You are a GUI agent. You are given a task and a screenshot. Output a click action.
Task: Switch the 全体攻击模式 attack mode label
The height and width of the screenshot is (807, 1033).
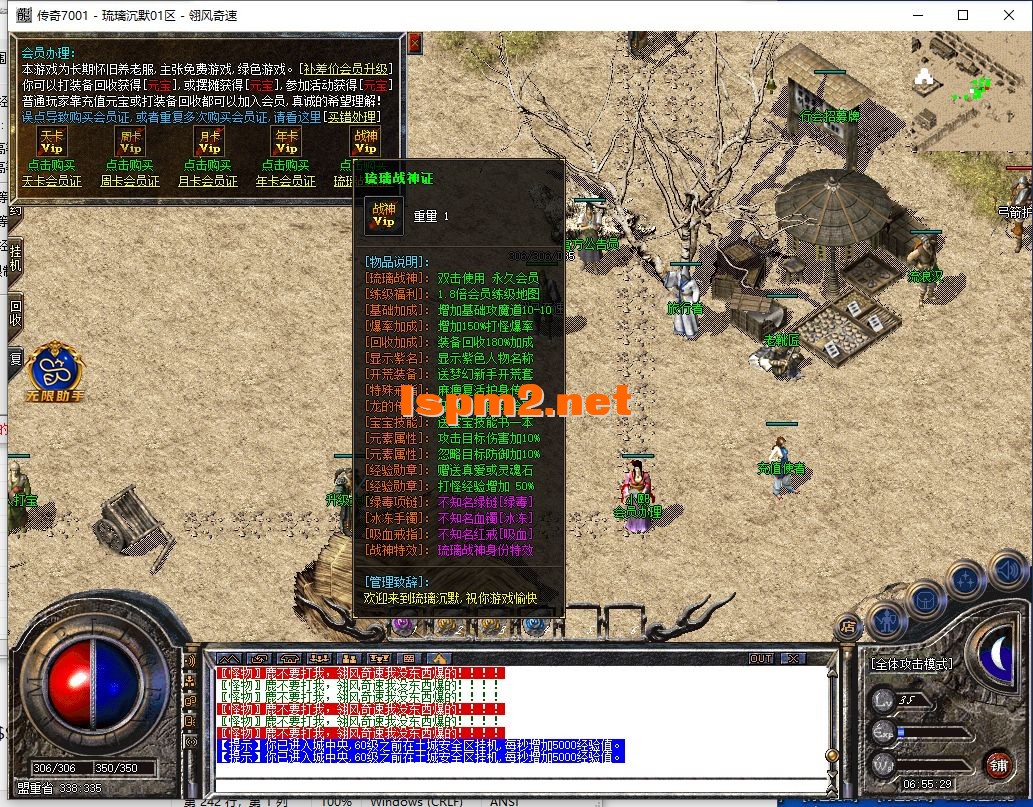[x=912, y=663]
